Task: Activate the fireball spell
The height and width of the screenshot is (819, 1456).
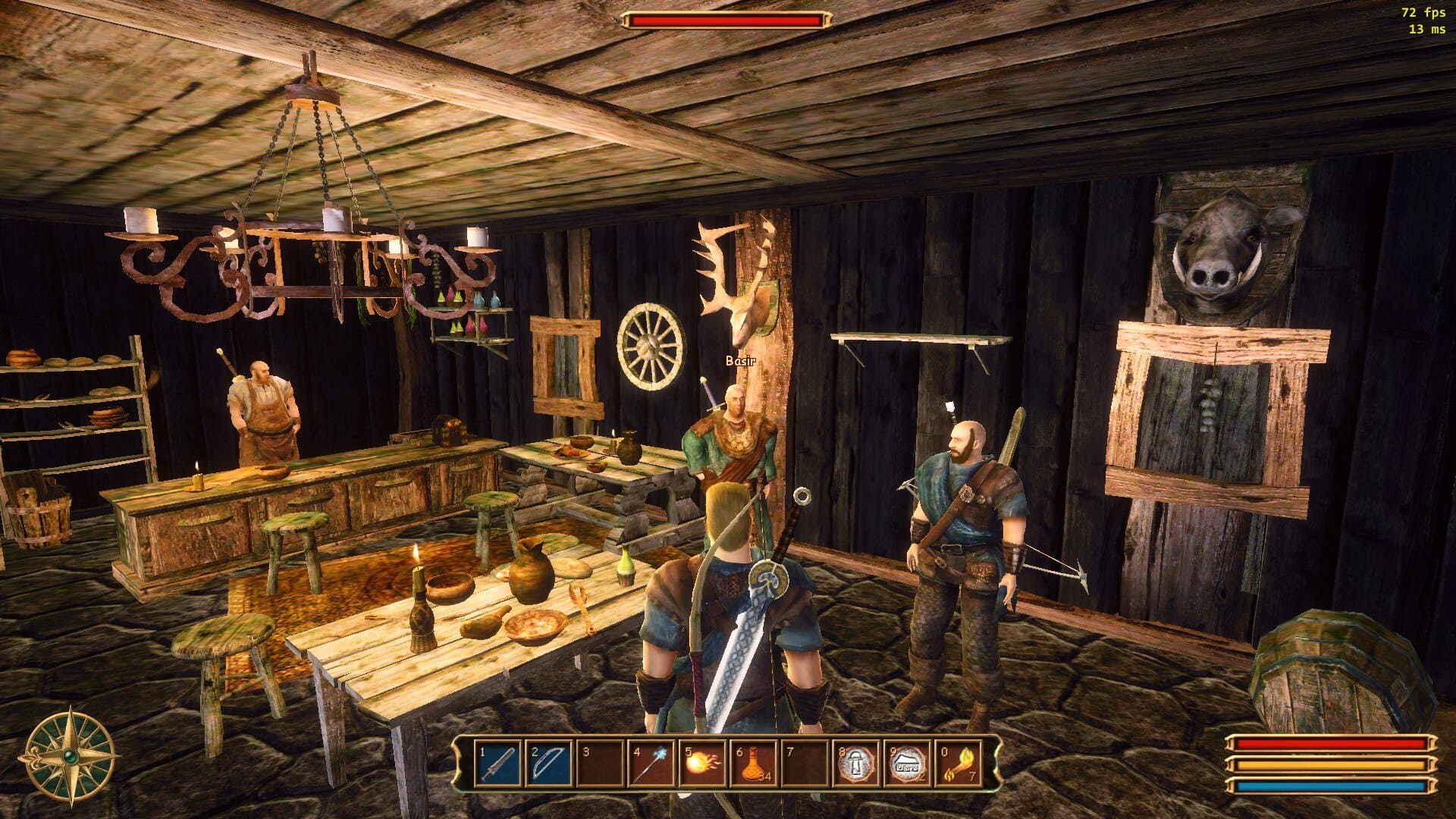Action: coord(702,763)
